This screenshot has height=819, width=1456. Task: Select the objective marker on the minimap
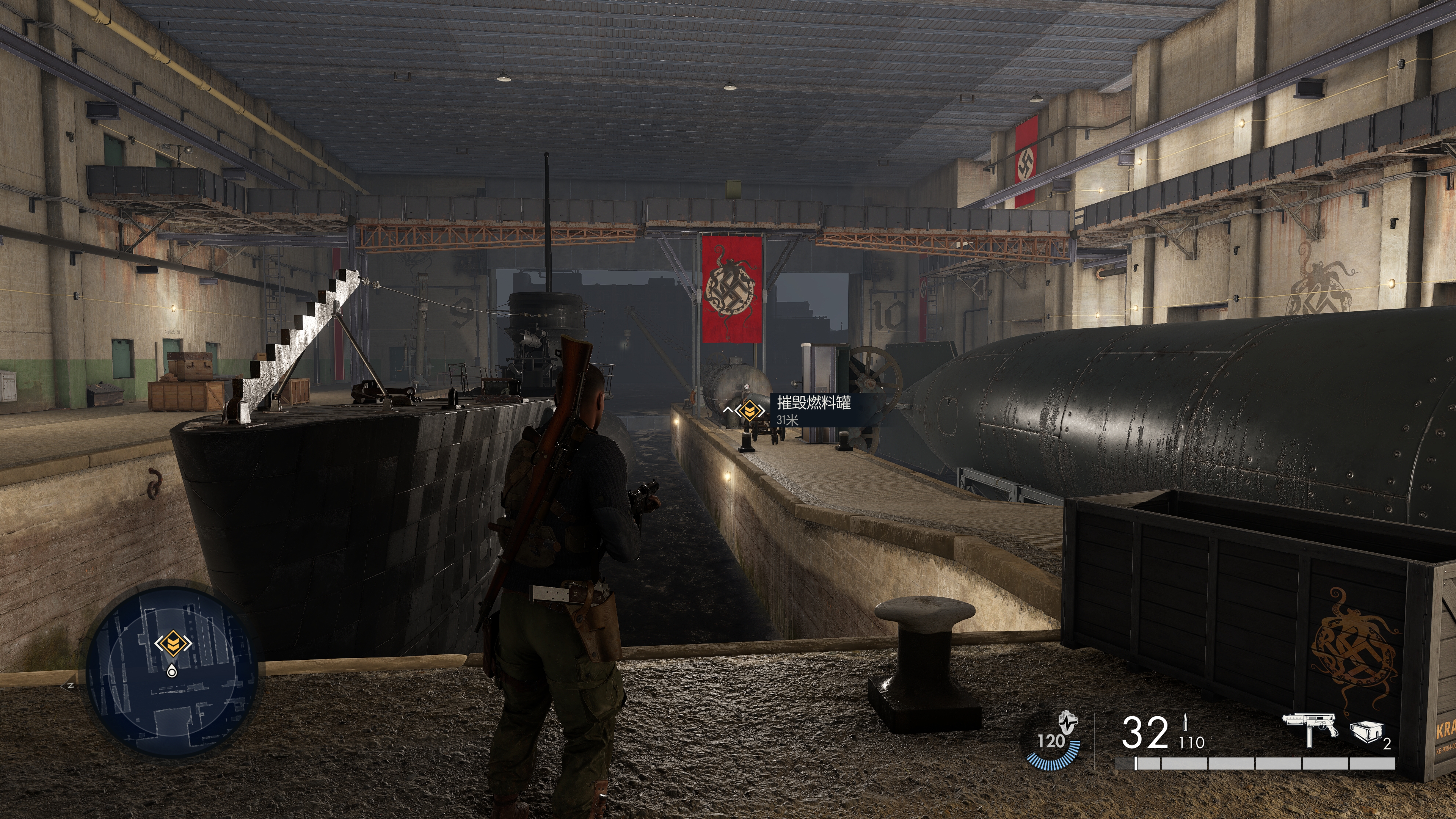click(x=173, y=643)
